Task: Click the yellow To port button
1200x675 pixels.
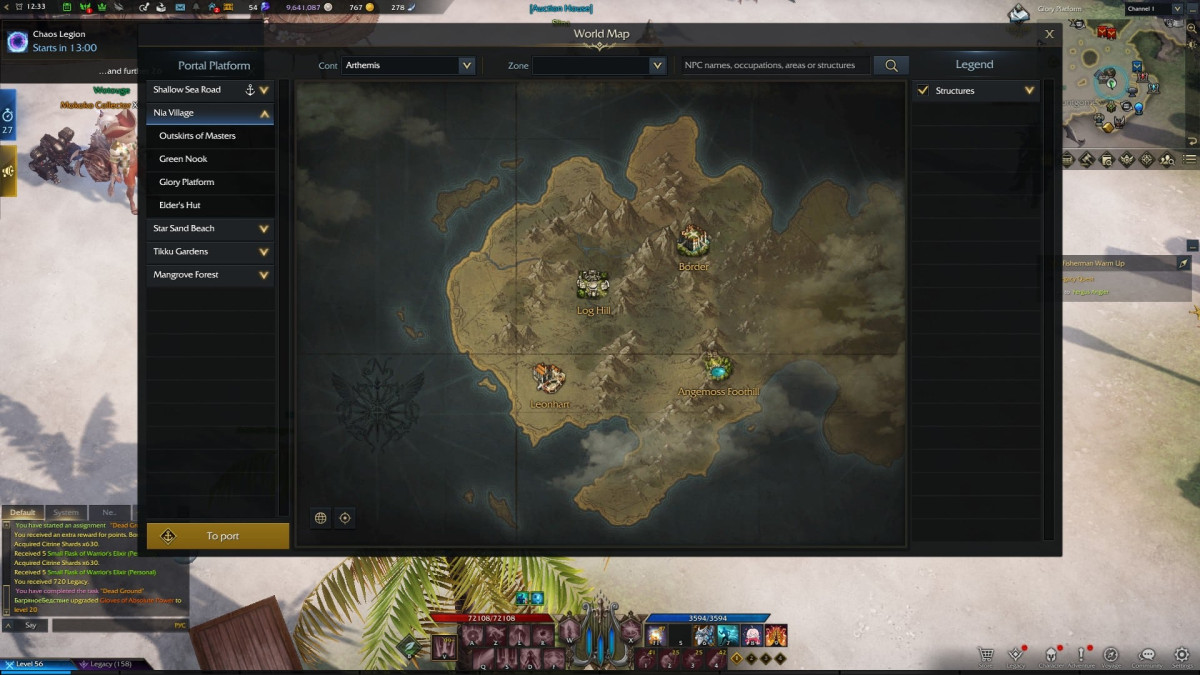Action: [217, 536]
